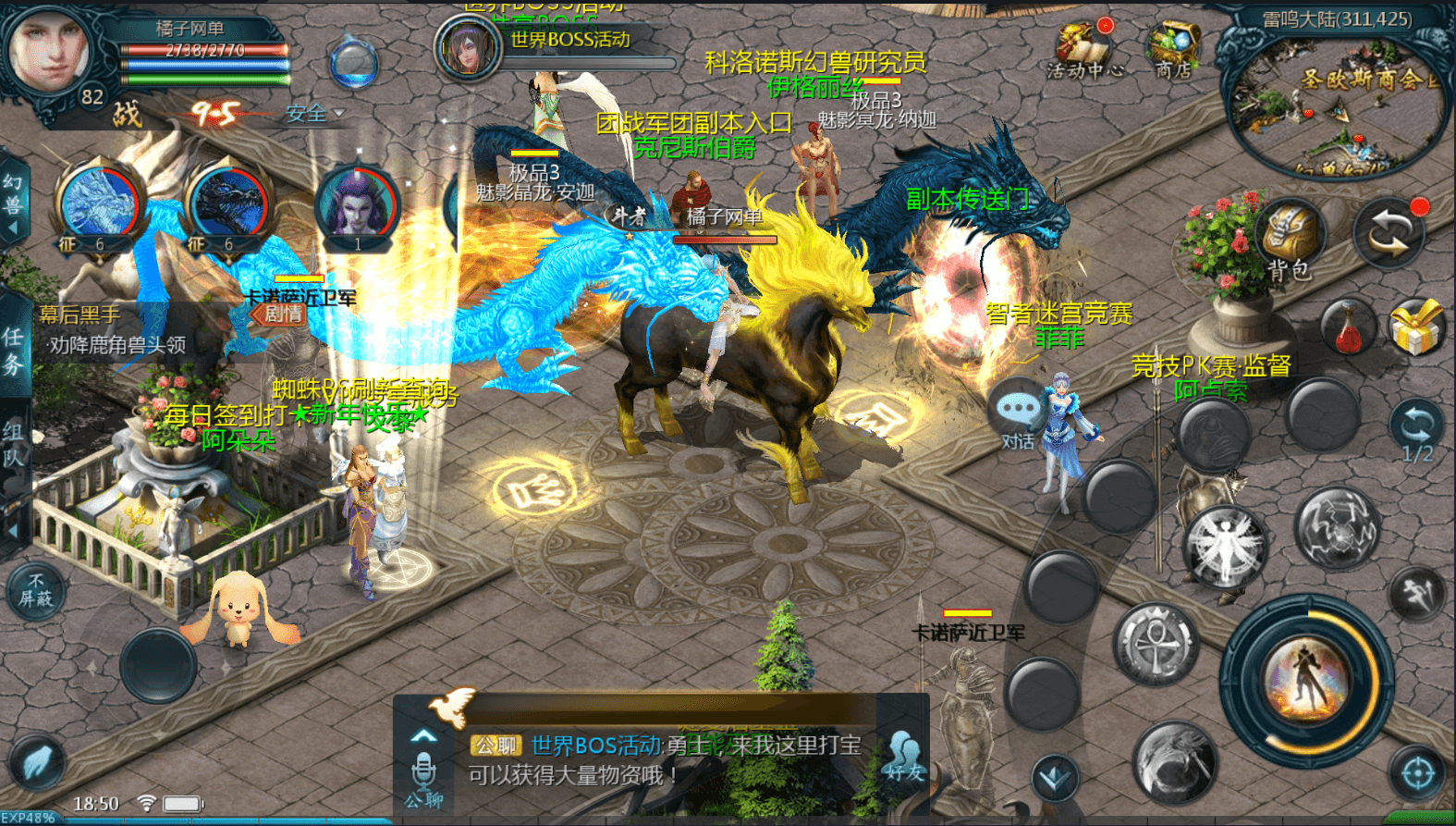Select the 组队 team tab
The height and width of the screenshot is (826, 1456).
tap(13, 444)
